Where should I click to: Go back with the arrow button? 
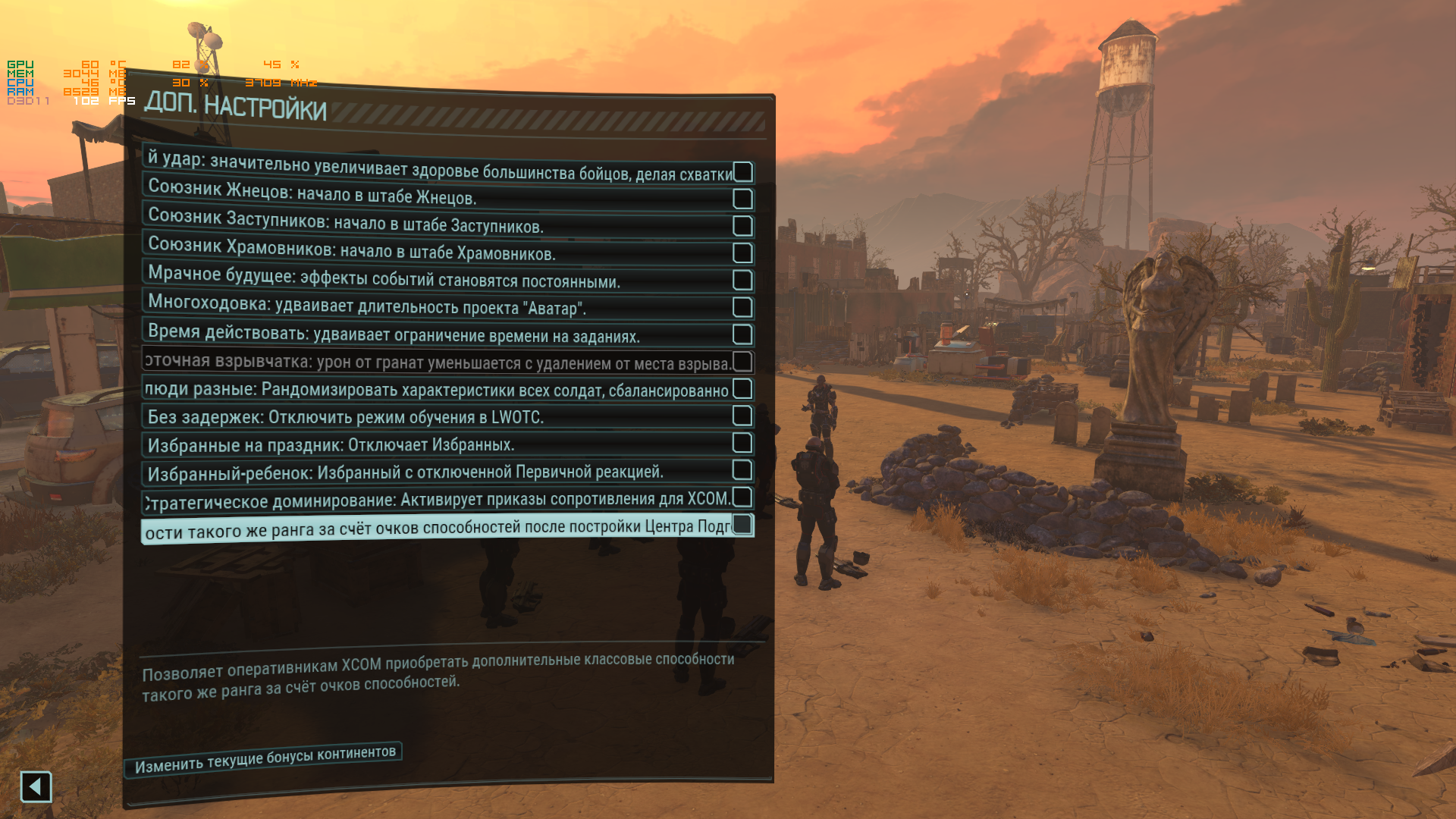click(36, 787)
